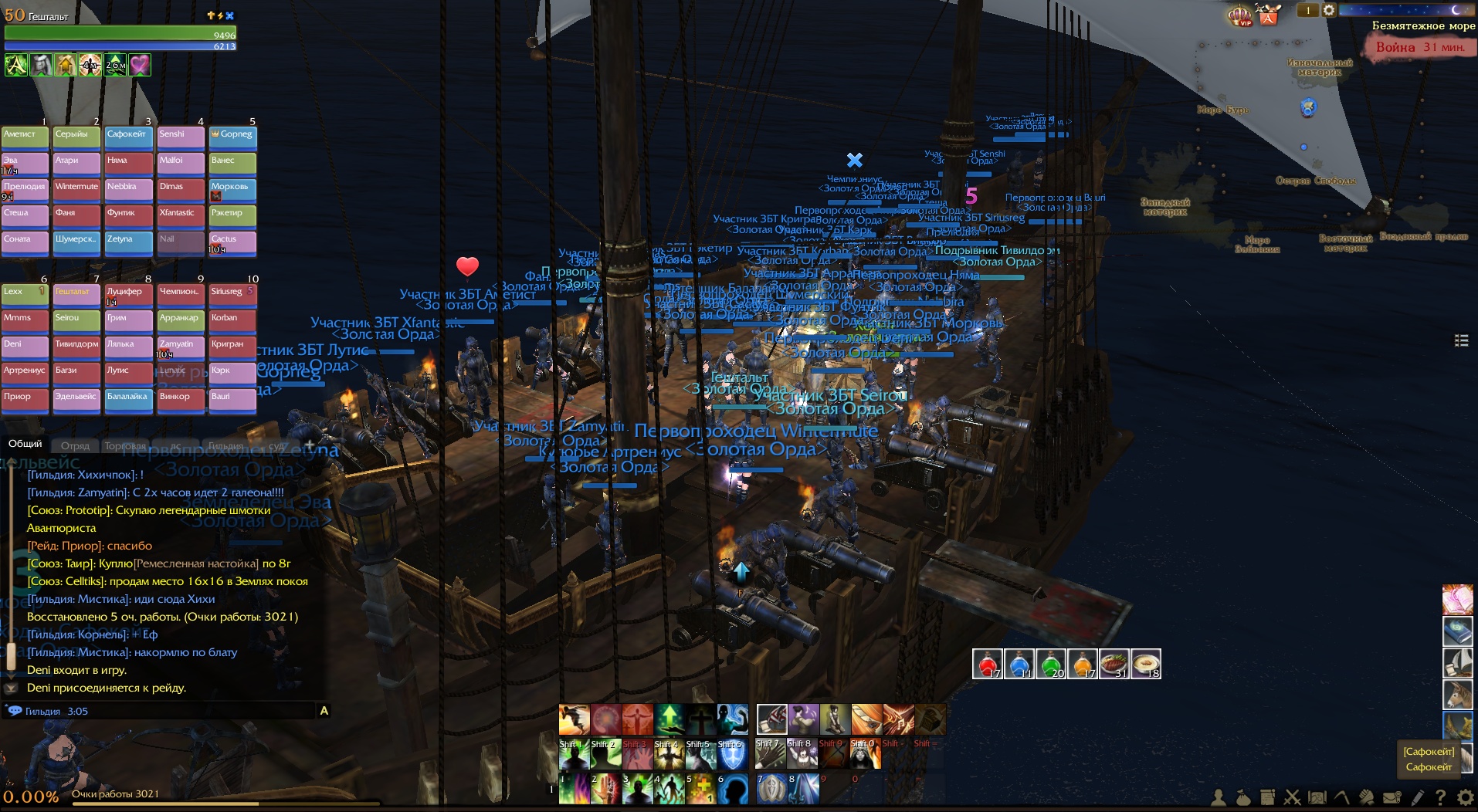Screen dimensions: 1478x812
Task: Switch to the Общий chat tab
Action: [x=25, y=444]
